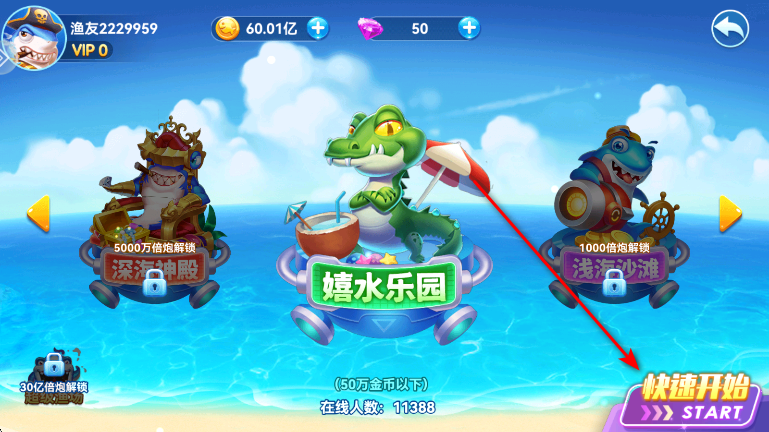
Task: Tap the VIP 0 badge
Action: (x=90, y=51)
